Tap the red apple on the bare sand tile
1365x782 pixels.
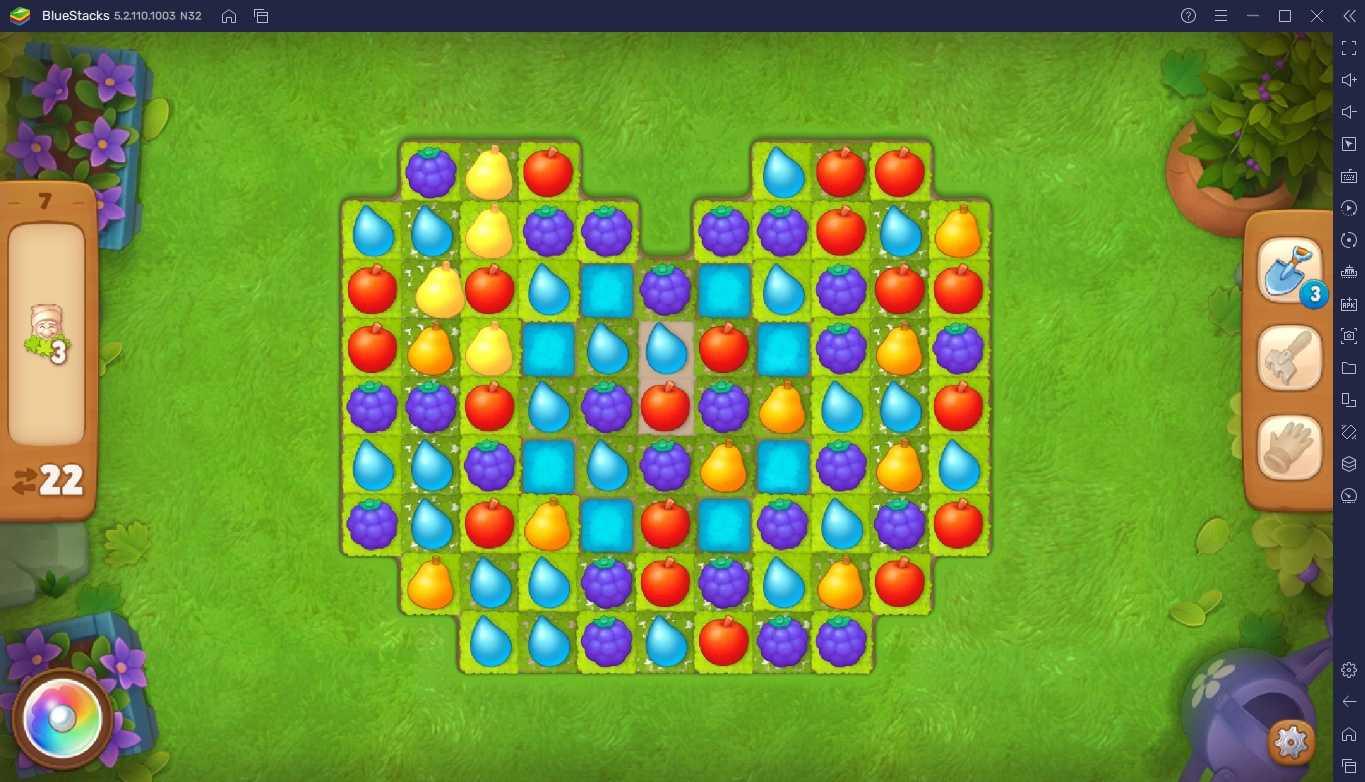[x=665, y=406]
